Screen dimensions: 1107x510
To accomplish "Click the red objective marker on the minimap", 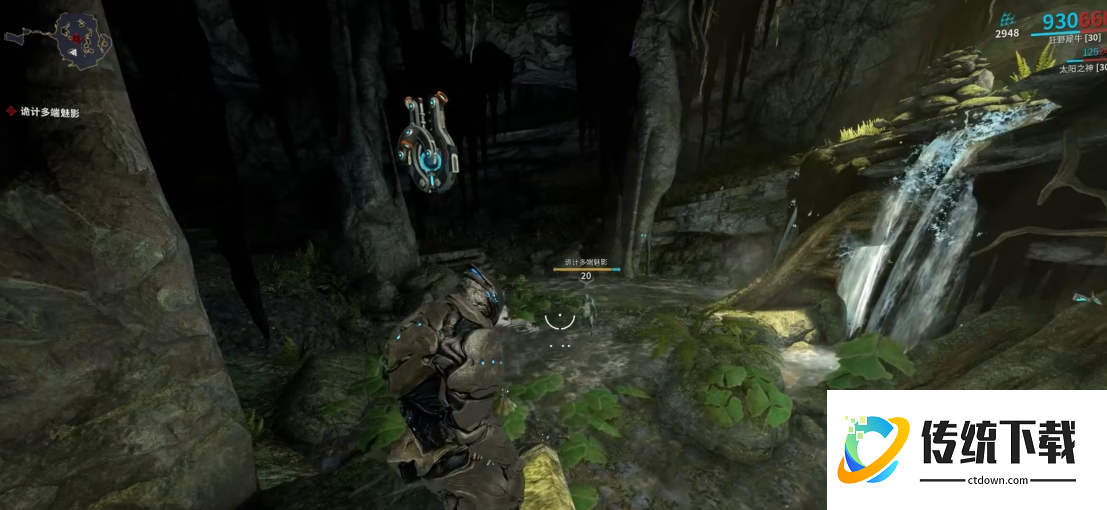I will (x=76, y=39).
